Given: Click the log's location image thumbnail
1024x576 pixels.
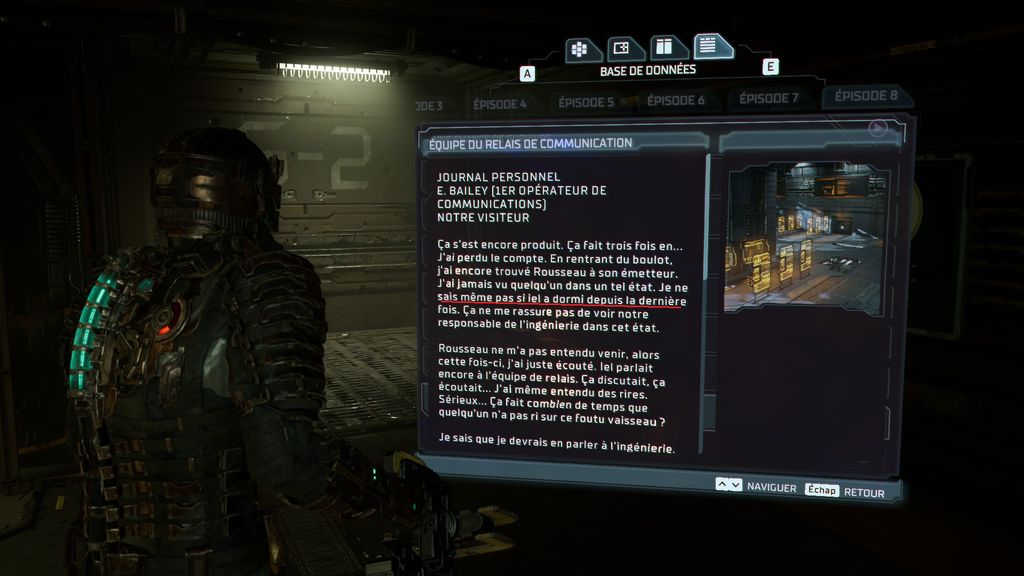Looking at the screenshot, I should coord(807,236).
